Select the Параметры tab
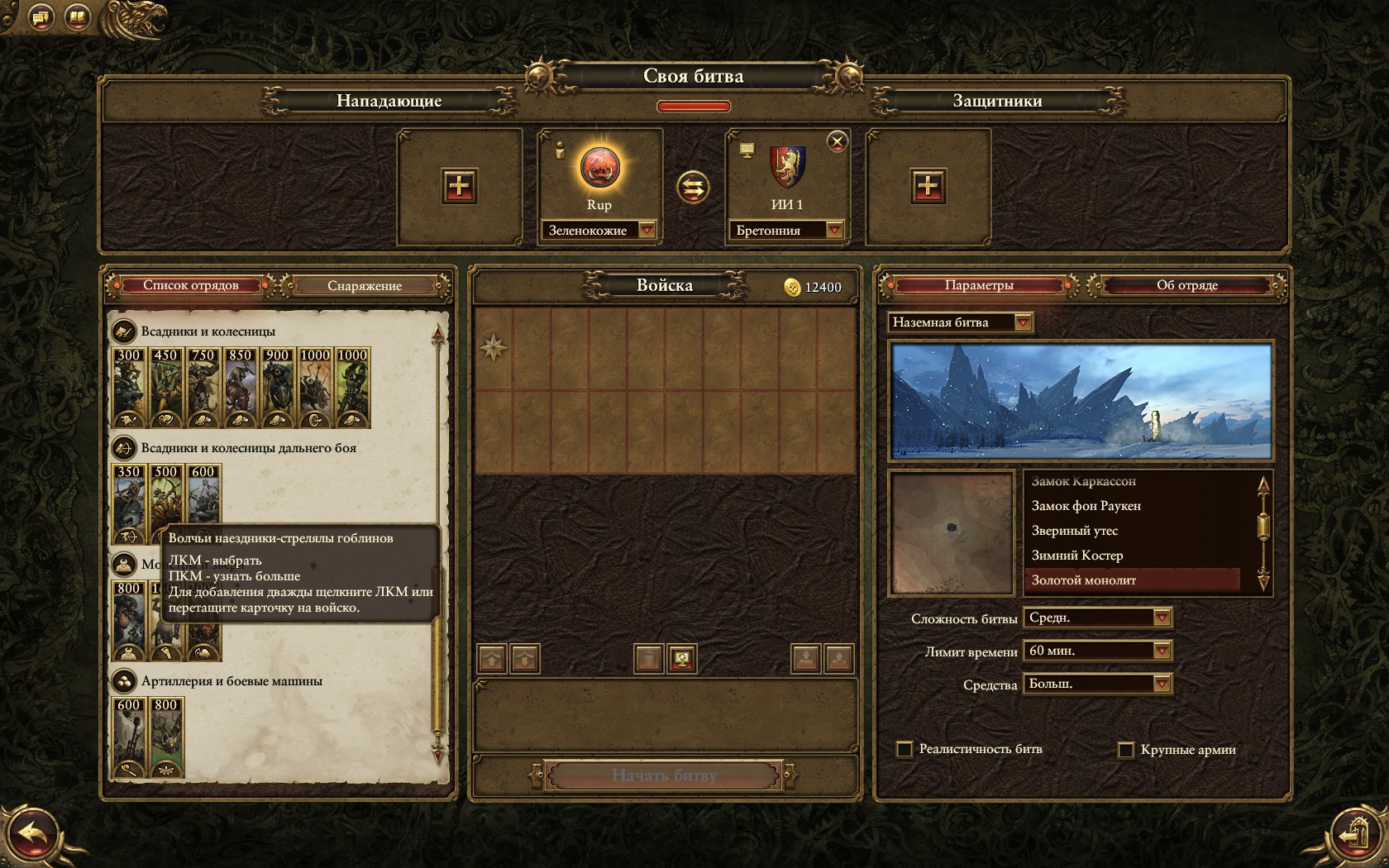 click(x=978, y=285)
